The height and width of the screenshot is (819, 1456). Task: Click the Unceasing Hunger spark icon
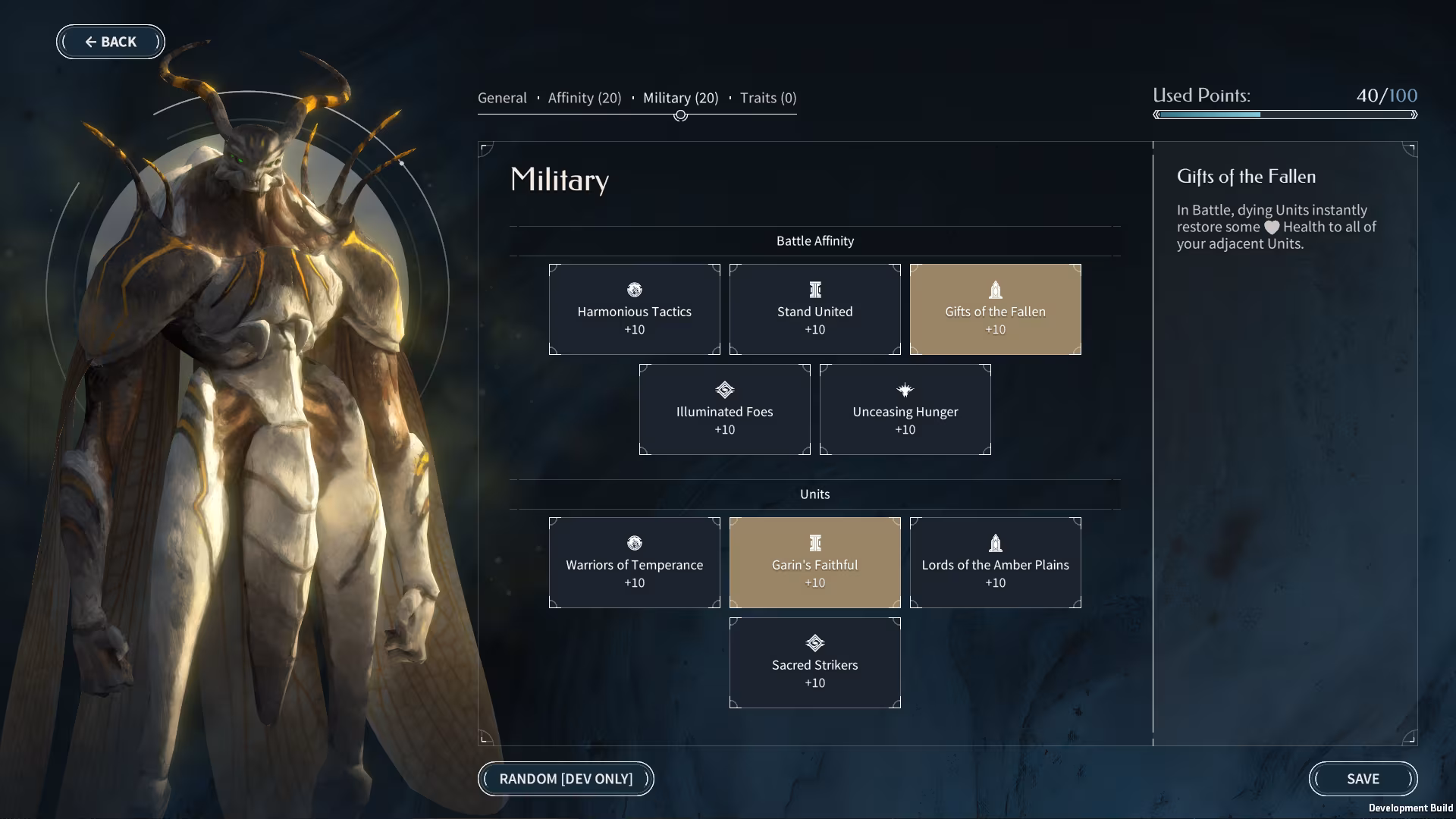[905, 390]
